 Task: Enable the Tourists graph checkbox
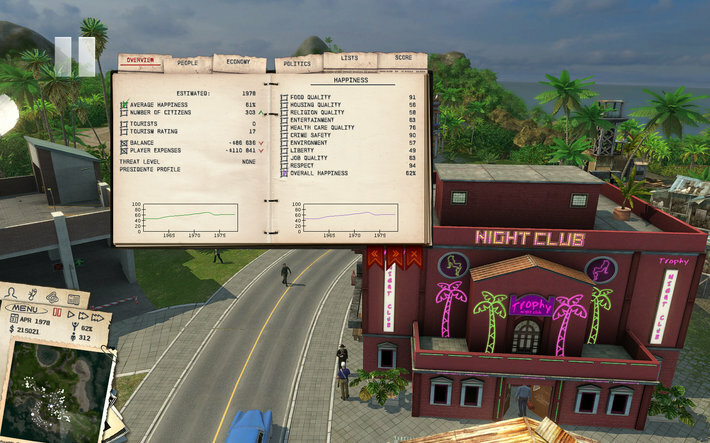124,124
